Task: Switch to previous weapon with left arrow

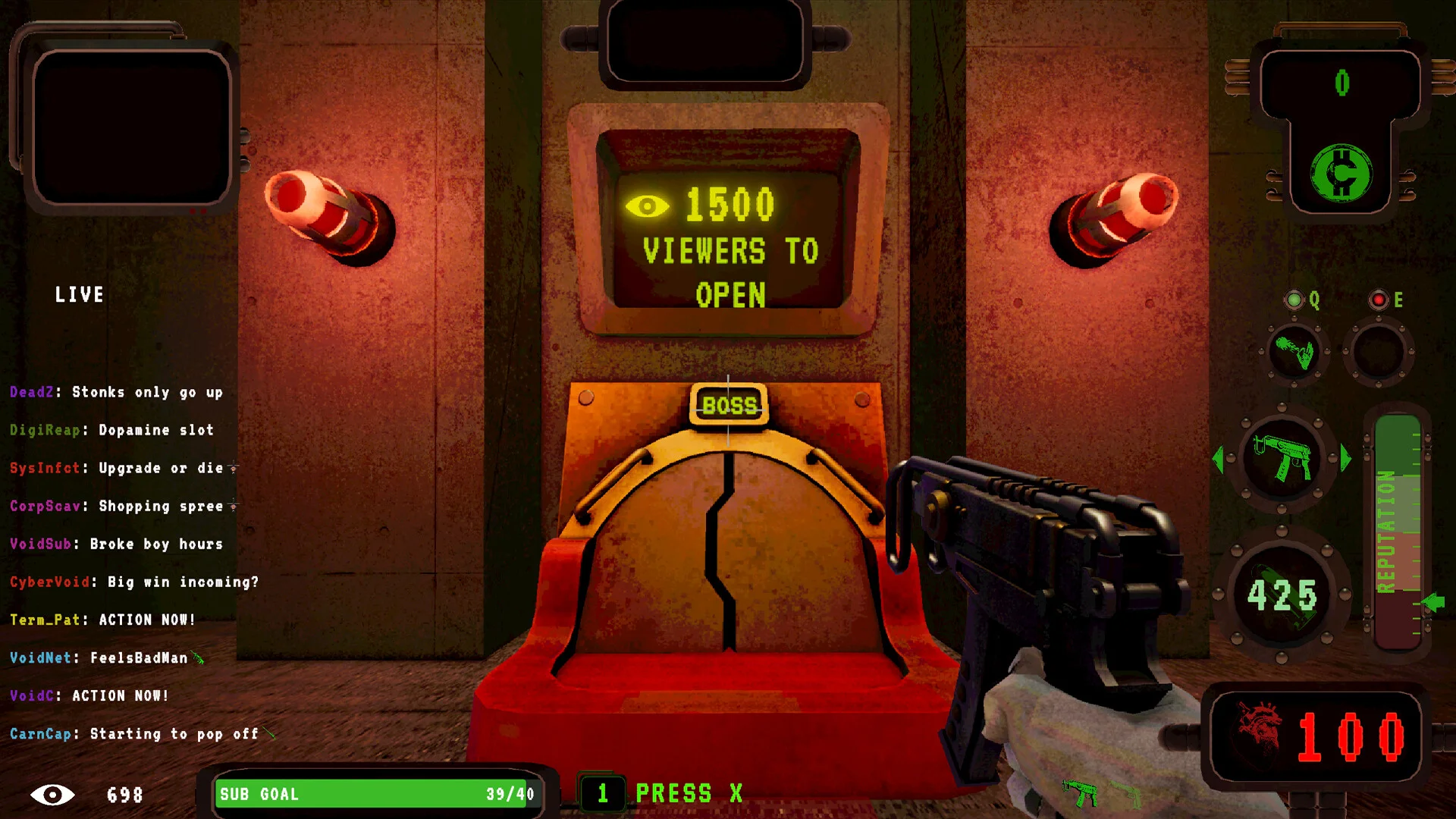Action: click(1219, 459)
